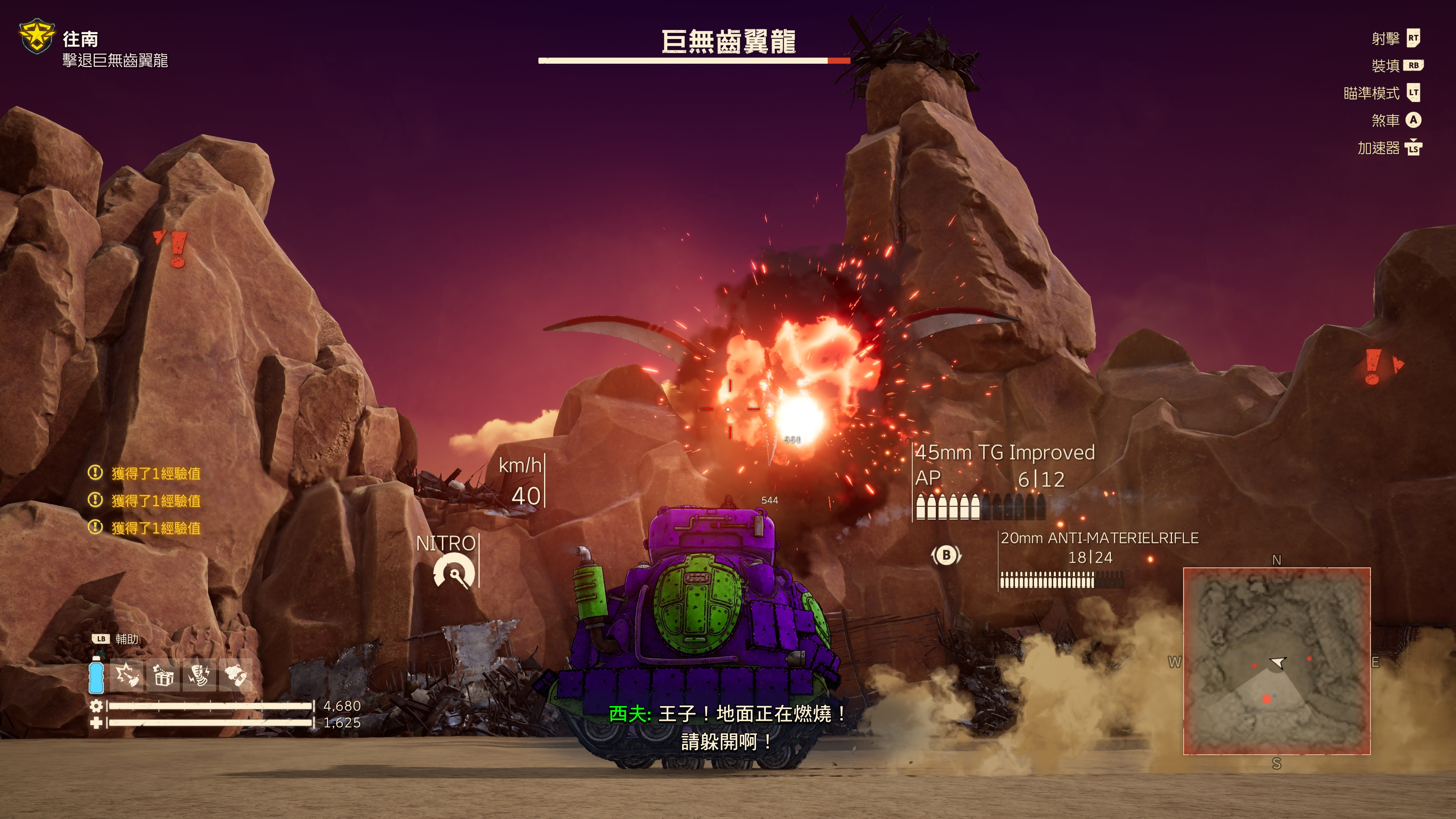Trigger the electrified fist assist skill
This screenshot has width=1456, height=819.
tap(199, 675)
